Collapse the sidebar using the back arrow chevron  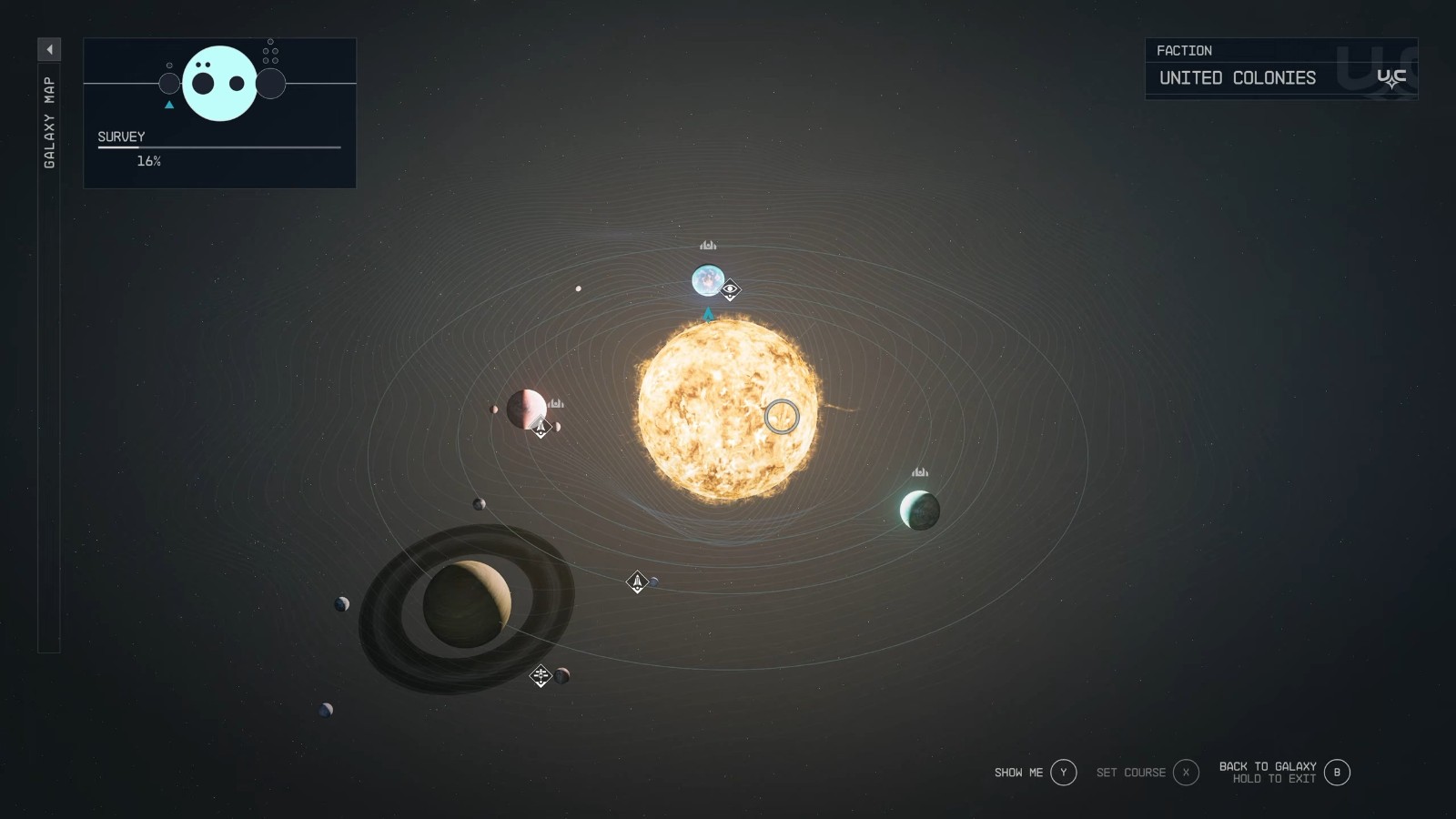coord(50,50)
